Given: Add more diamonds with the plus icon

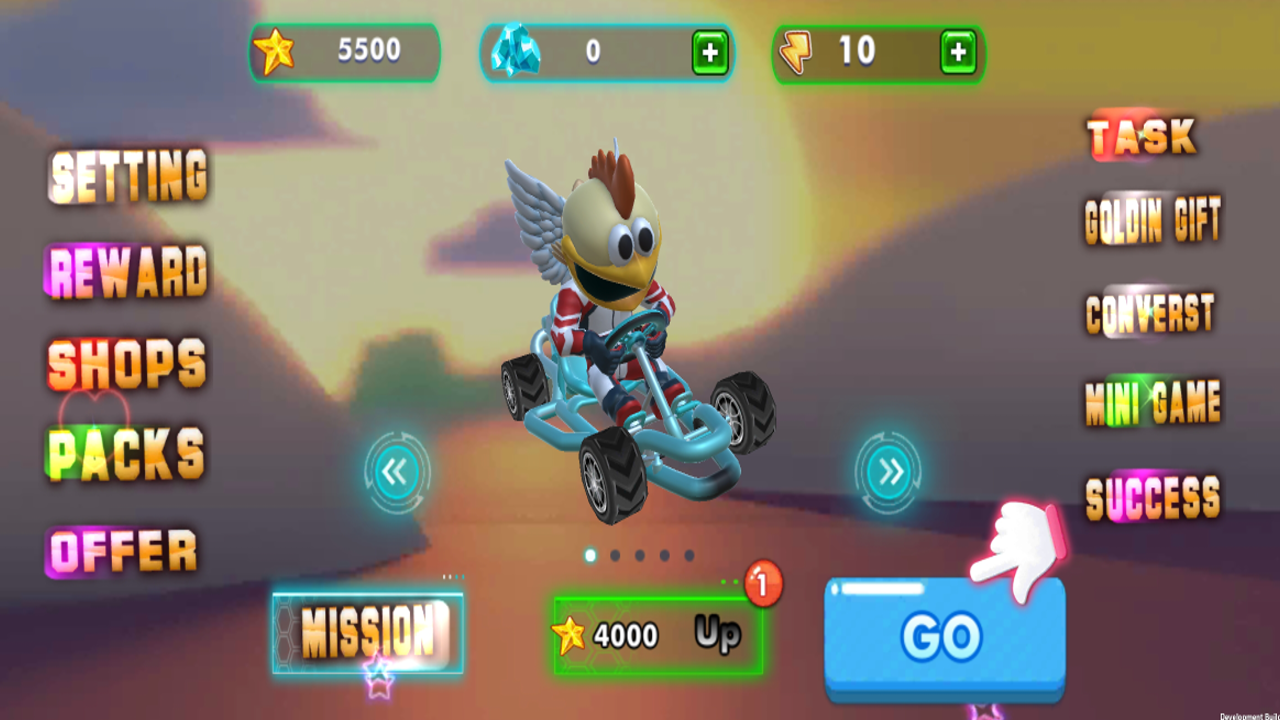Looking at the screenshot, I should 712,52.
